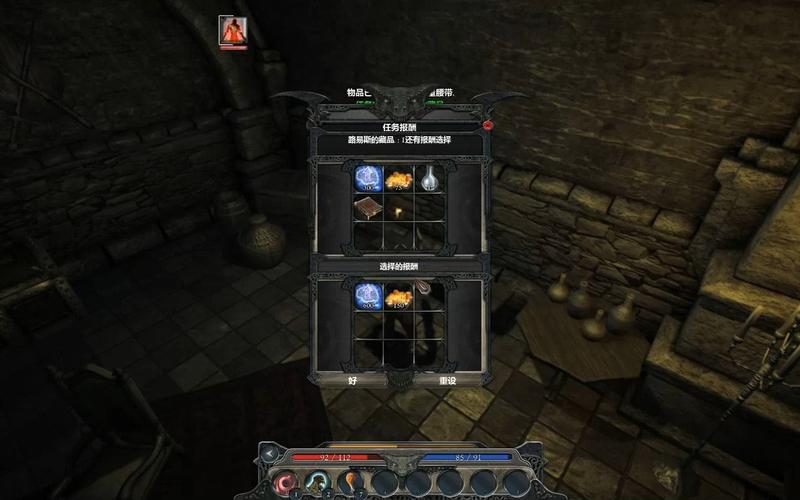800x500 pixels.
Task: Close the quest reward window
Action: pos(487,126)
